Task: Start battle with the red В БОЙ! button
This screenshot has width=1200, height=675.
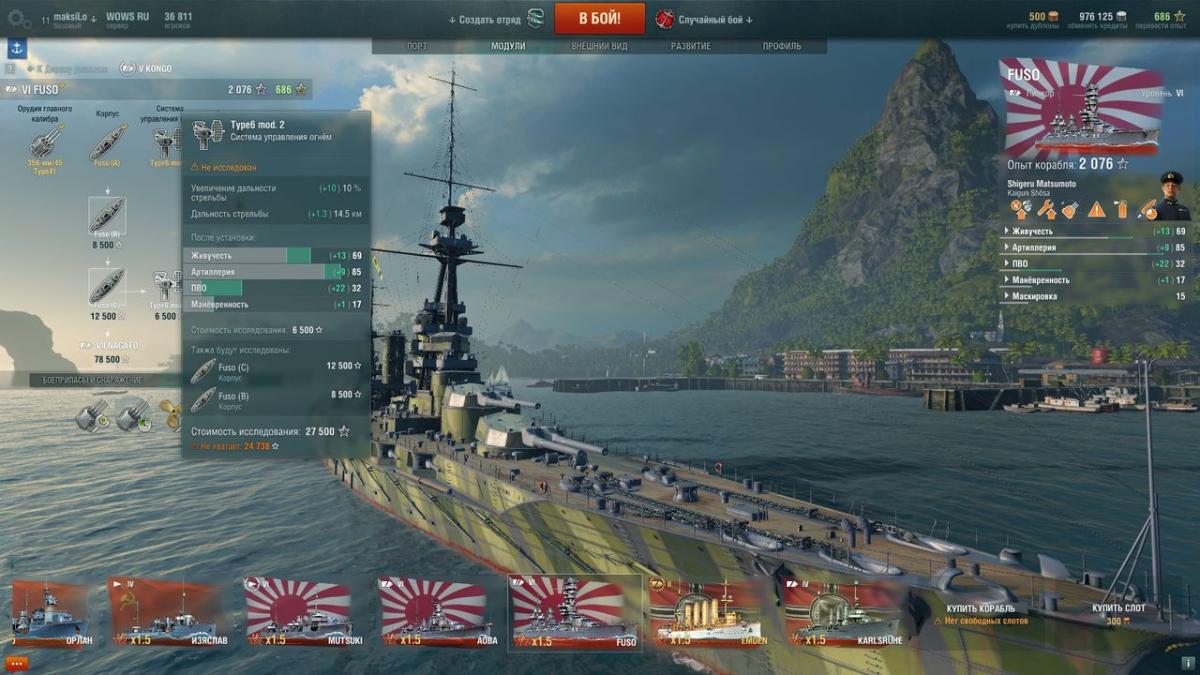Action: coord(599,18)
